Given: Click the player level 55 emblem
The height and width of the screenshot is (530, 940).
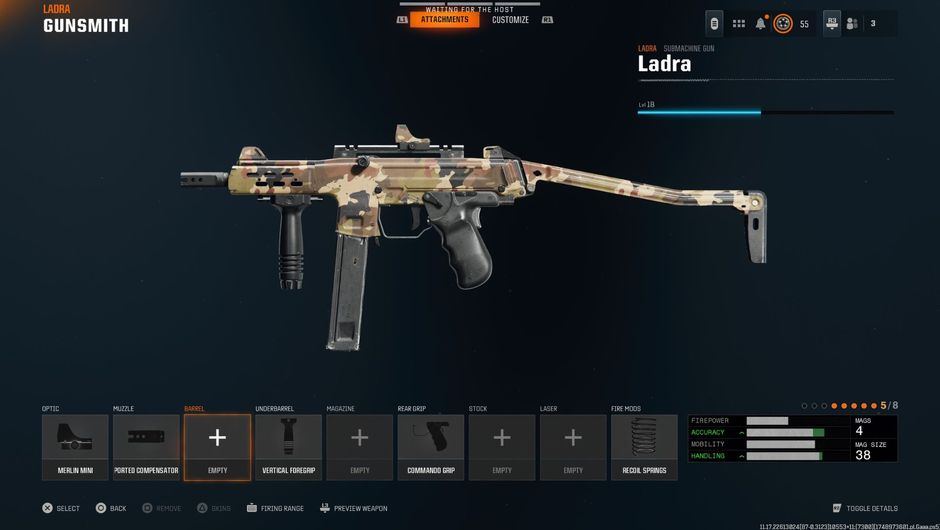Looking at the screenshot, I should click(x=783, y=23).
